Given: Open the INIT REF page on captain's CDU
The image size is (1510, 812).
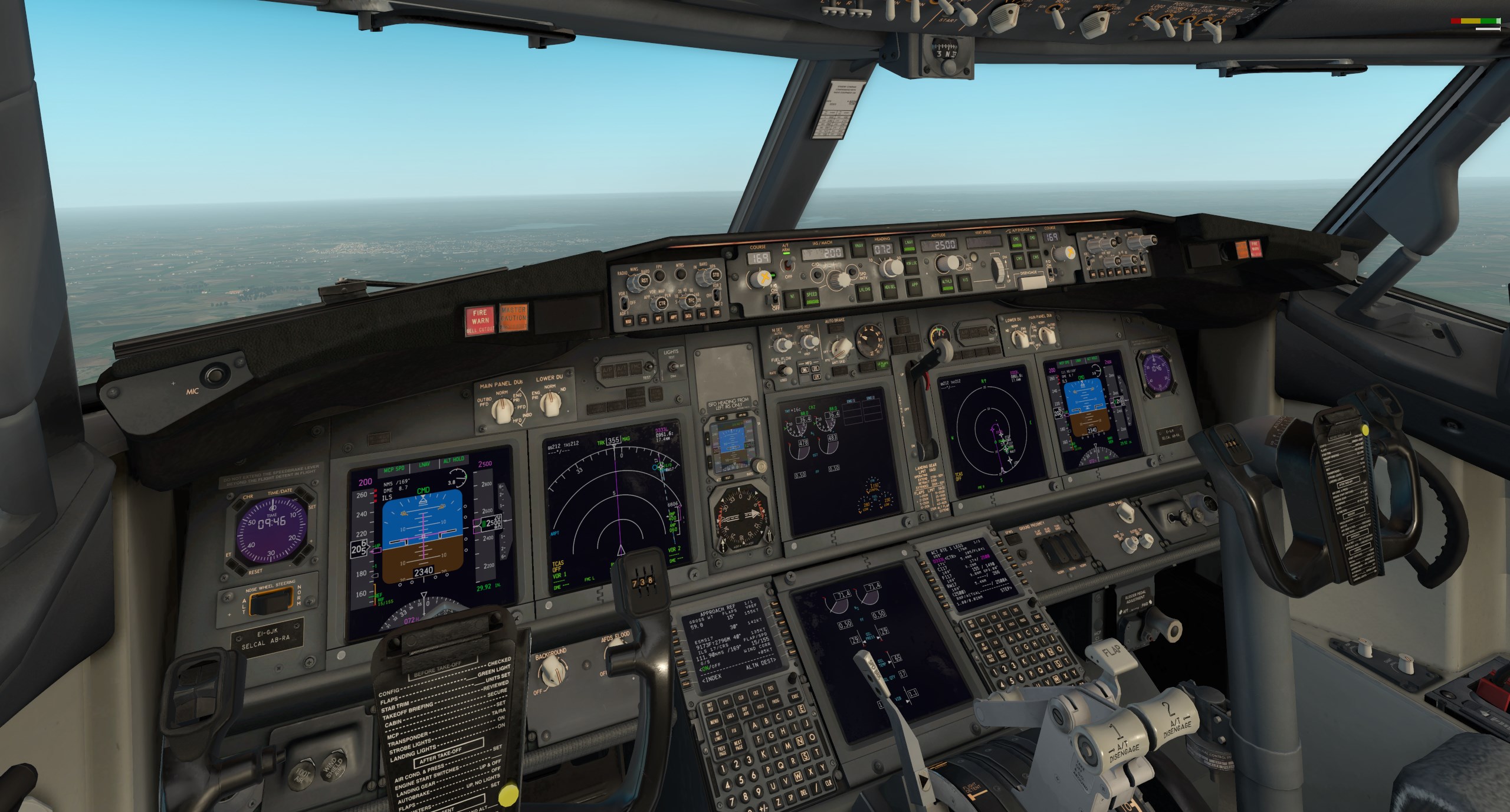Looking at the screenshot, I should [x=710, y=706].
